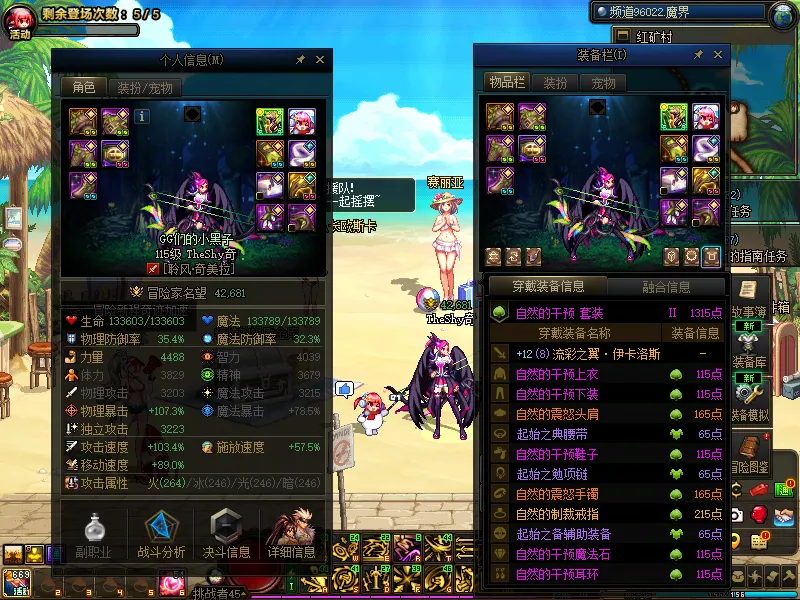Image resolution: width=800 pixels, height=600 pixels.
Task: Open the 宠物 tab in 装备栏
Action: (603, 82)
